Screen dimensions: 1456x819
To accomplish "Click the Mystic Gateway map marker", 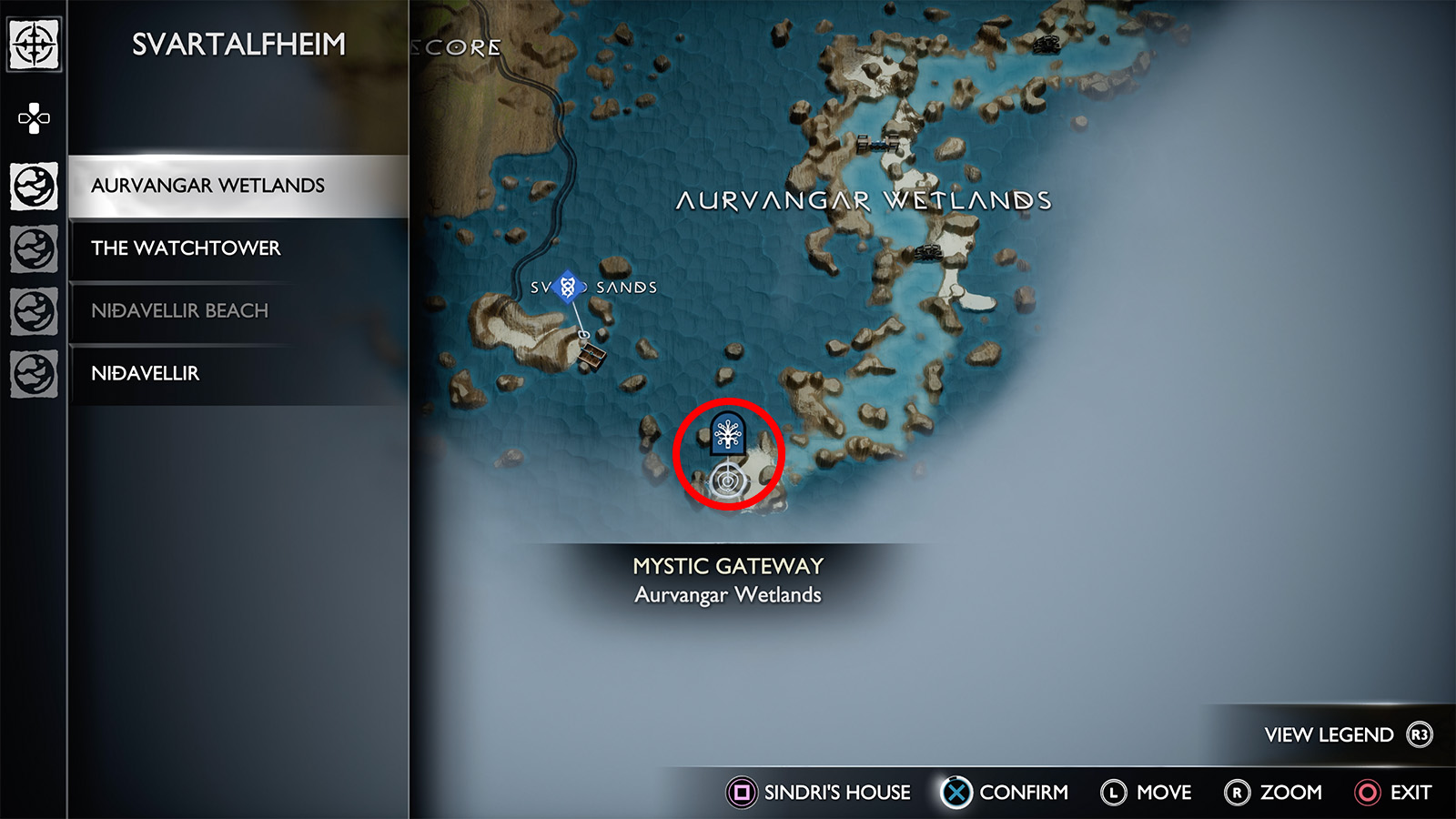I will click(x=728, y=434).
